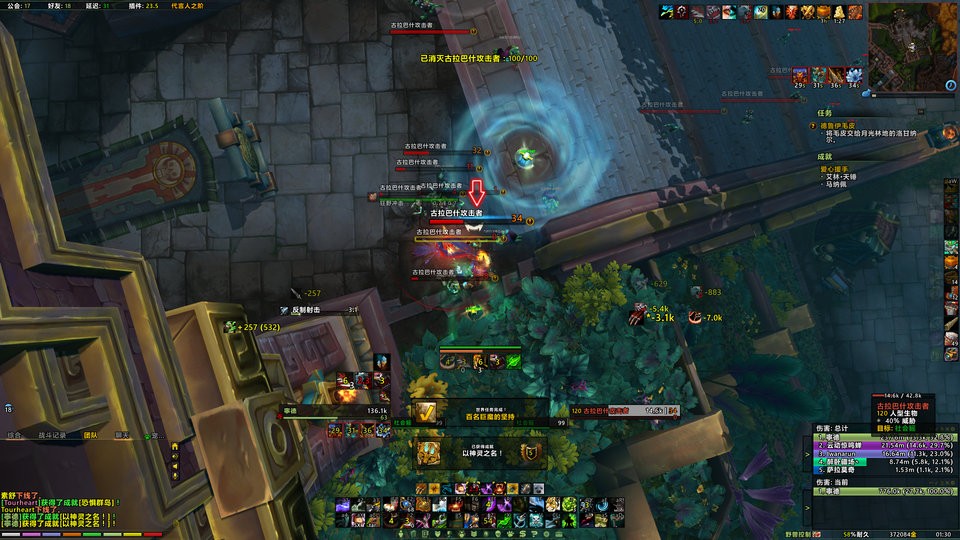Open the 德鲁伊毛皮 quest in the tracker
Viewport: 960px width, 540px height.
click(x=842, y=126)
